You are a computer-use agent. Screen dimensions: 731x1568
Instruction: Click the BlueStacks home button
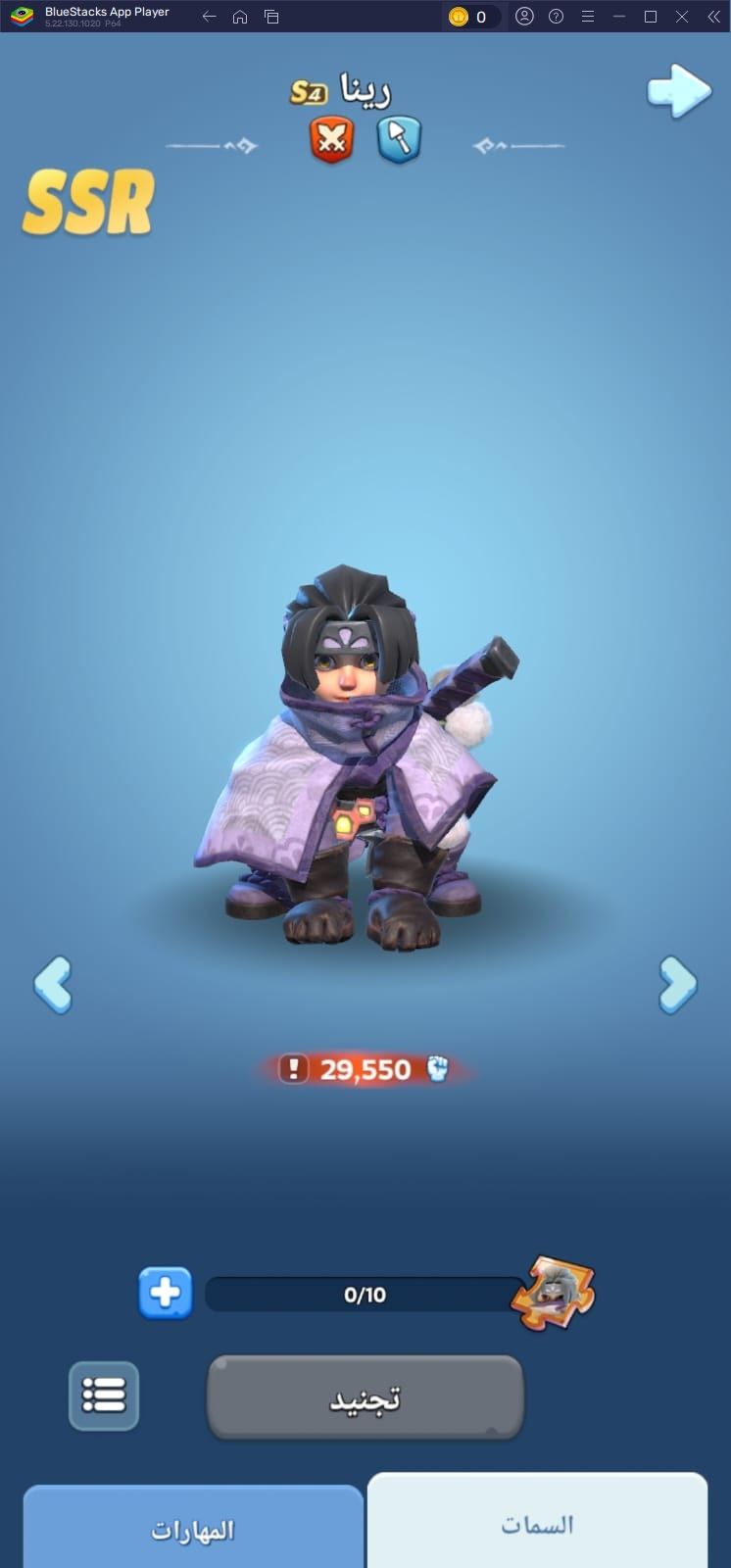(240, 17)
